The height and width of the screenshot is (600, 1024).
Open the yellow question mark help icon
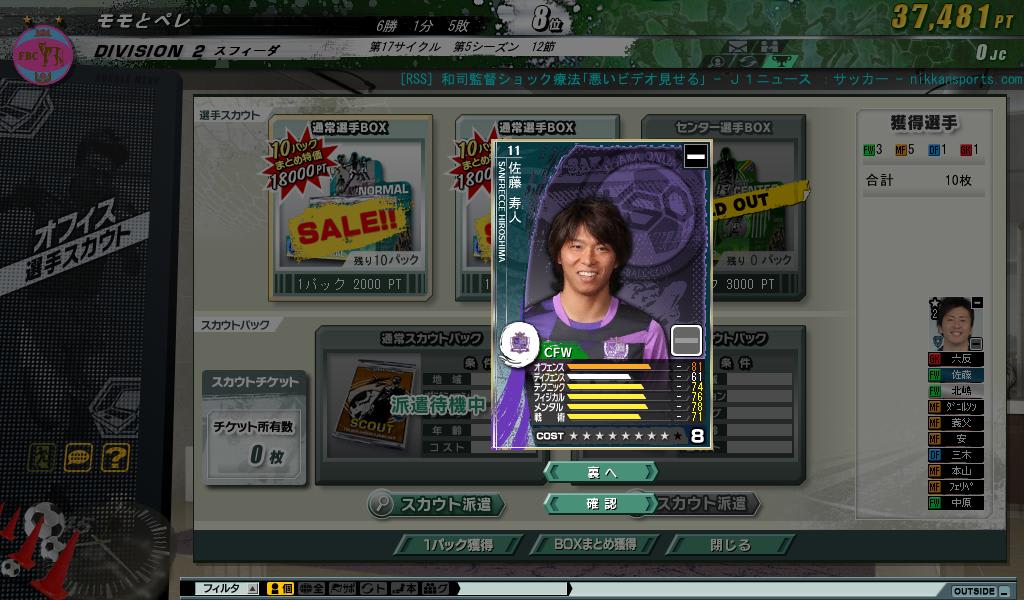pyautogui.click(x=115, y=457)
